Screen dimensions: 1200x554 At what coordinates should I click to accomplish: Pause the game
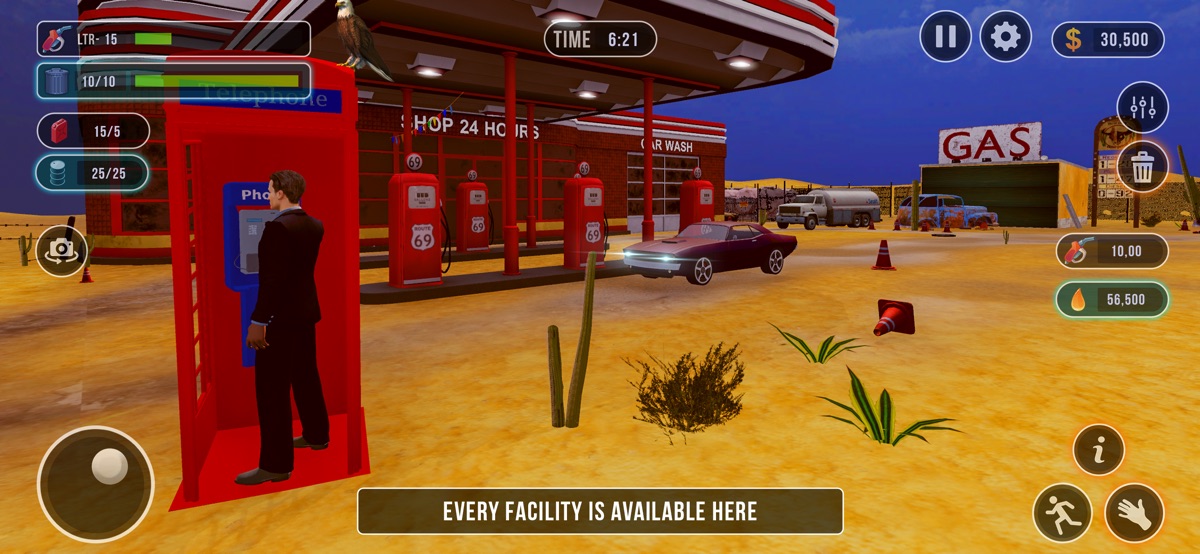(945, 38)
